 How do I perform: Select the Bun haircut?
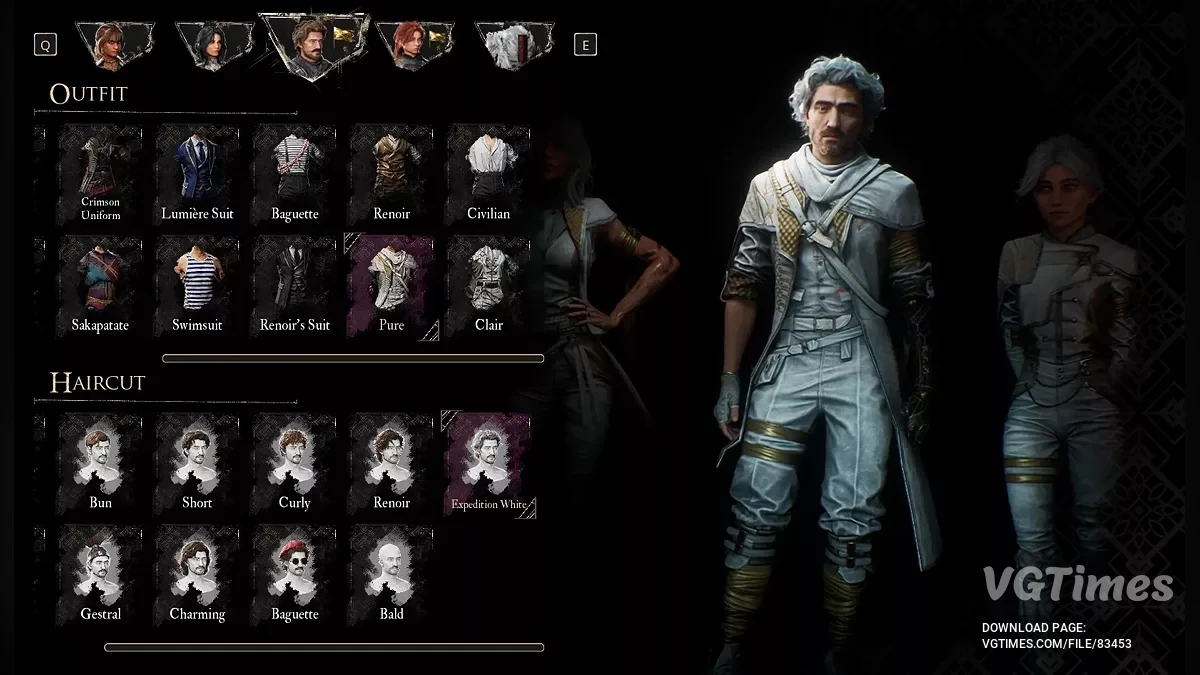click(100, 464)
